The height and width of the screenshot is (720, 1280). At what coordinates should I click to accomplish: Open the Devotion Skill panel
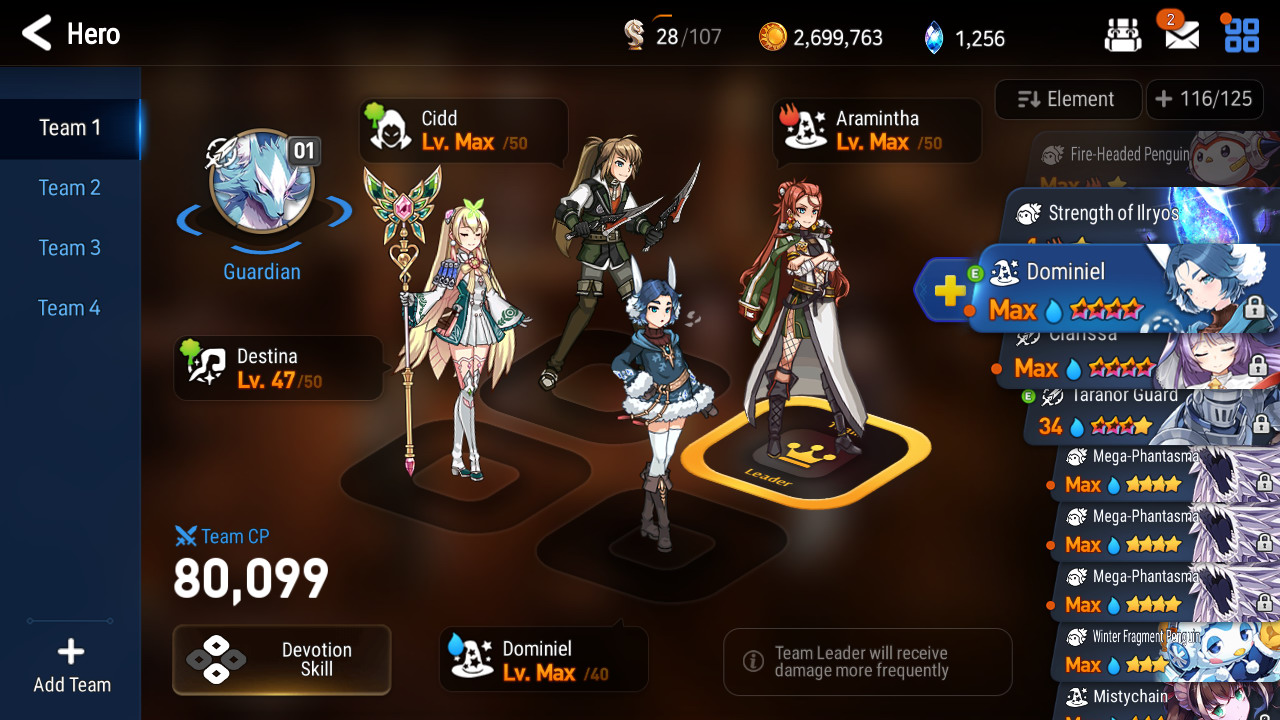(282, 660)
